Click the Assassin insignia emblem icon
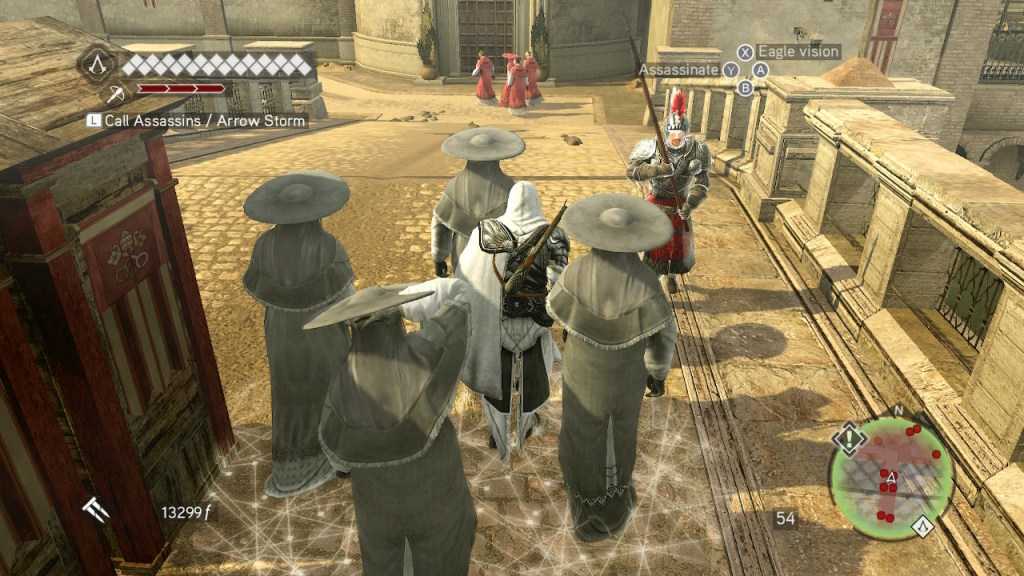 click(98, 65)
